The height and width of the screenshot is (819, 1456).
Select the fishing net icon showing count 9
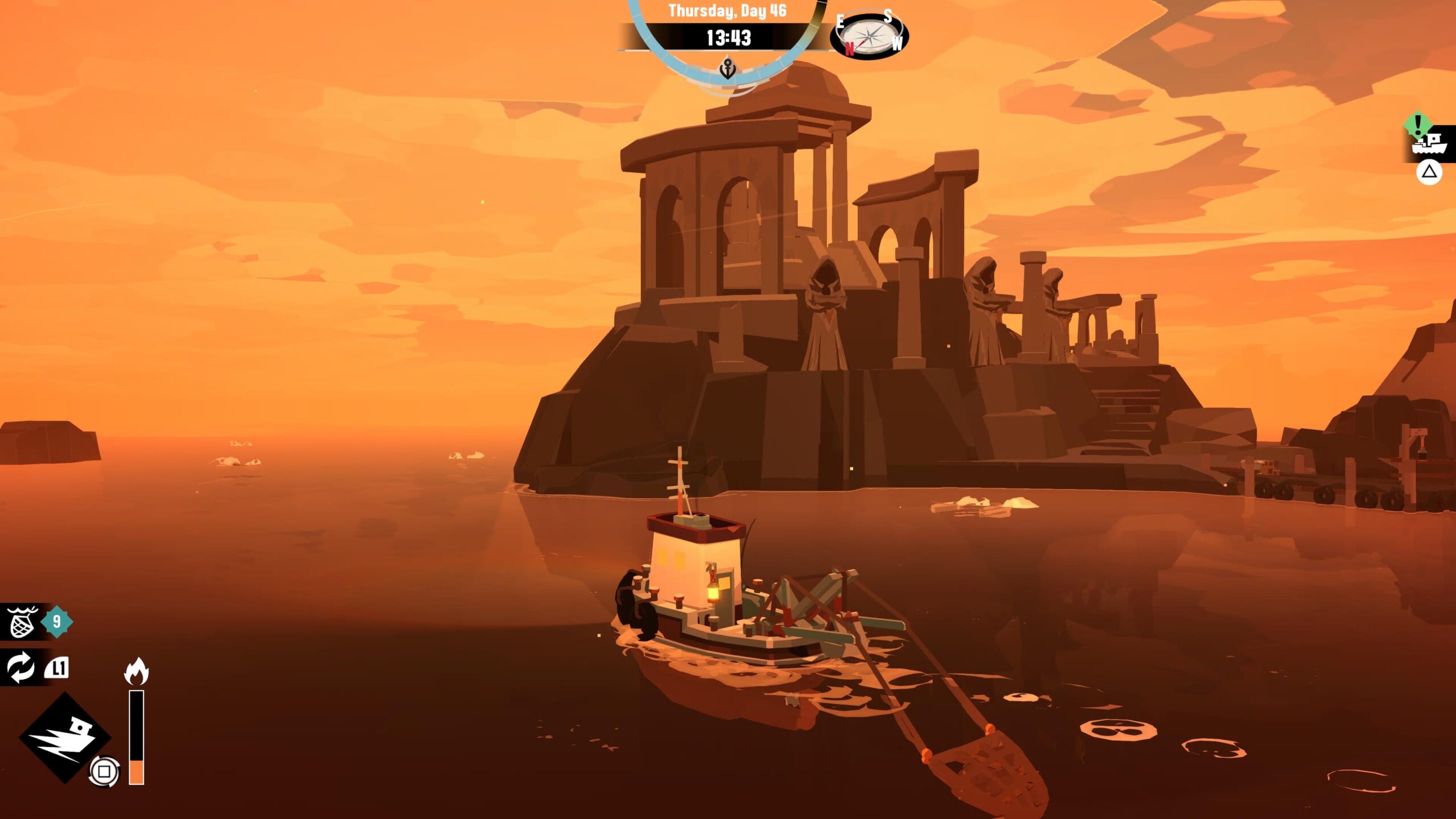[x=23, y=623]
